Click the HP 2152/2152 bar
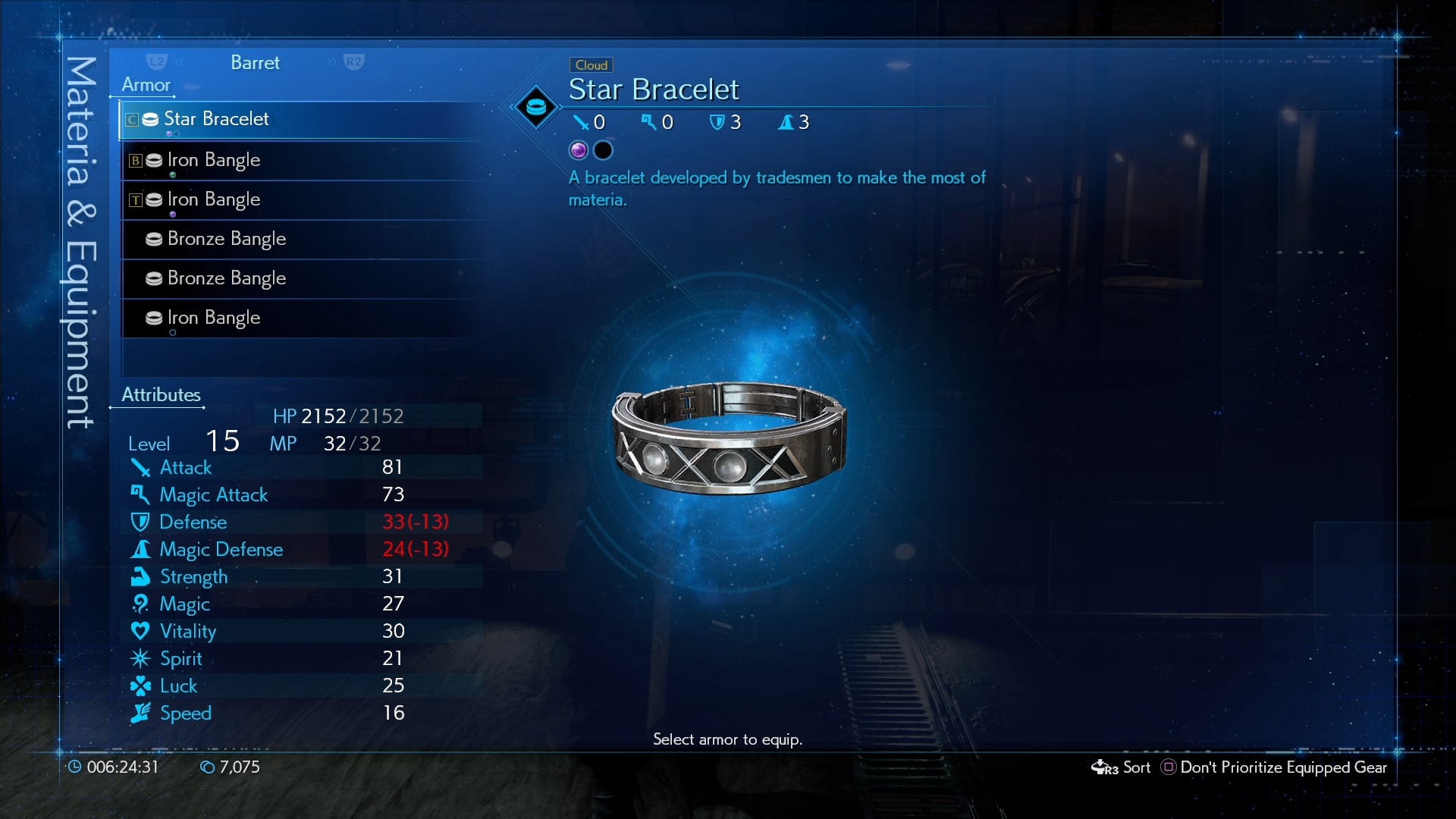Screen dimensions: 1456x819 tap(339, 416)
